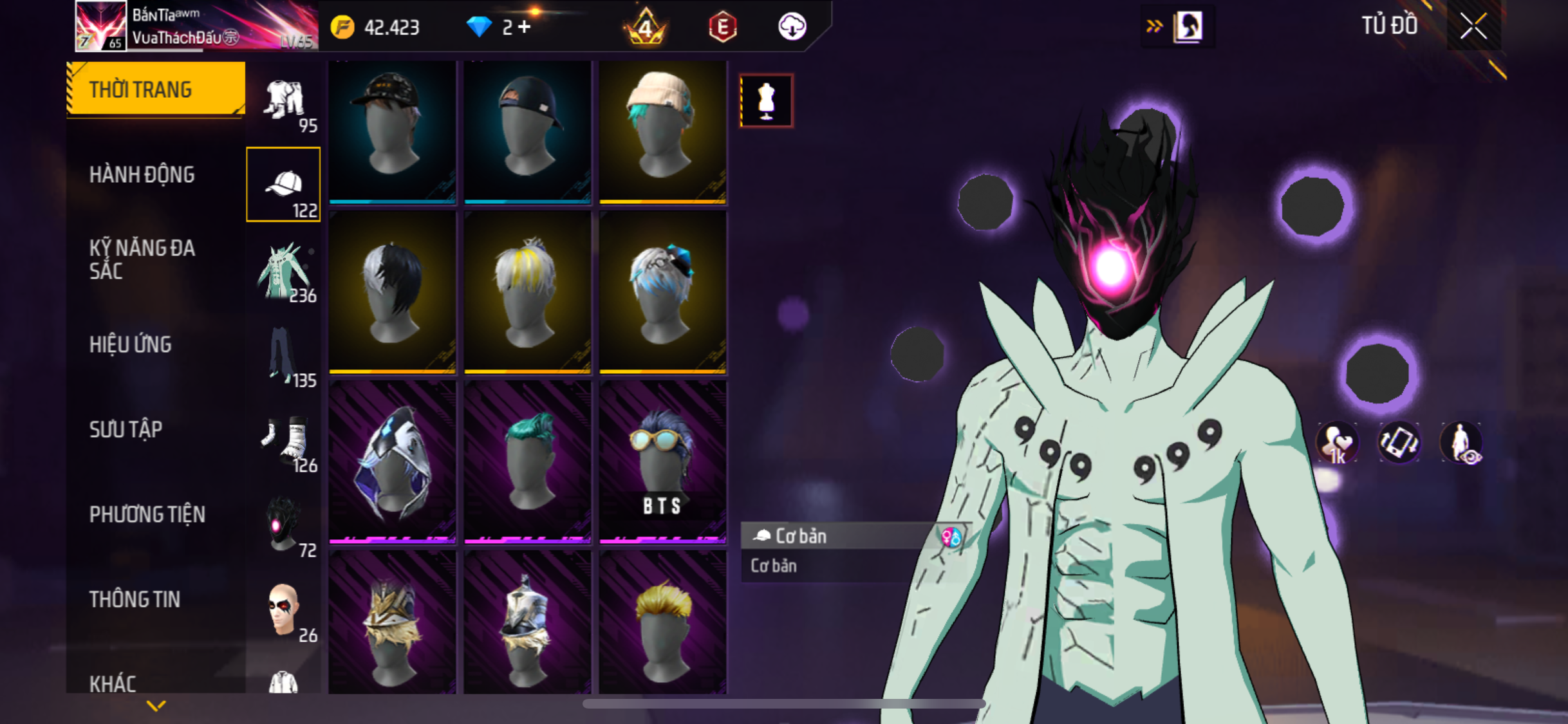Add diamonds with the plus button
The width and height of the screenshot is (1568, 724).
pyautogui.click(x=525, y=27)
